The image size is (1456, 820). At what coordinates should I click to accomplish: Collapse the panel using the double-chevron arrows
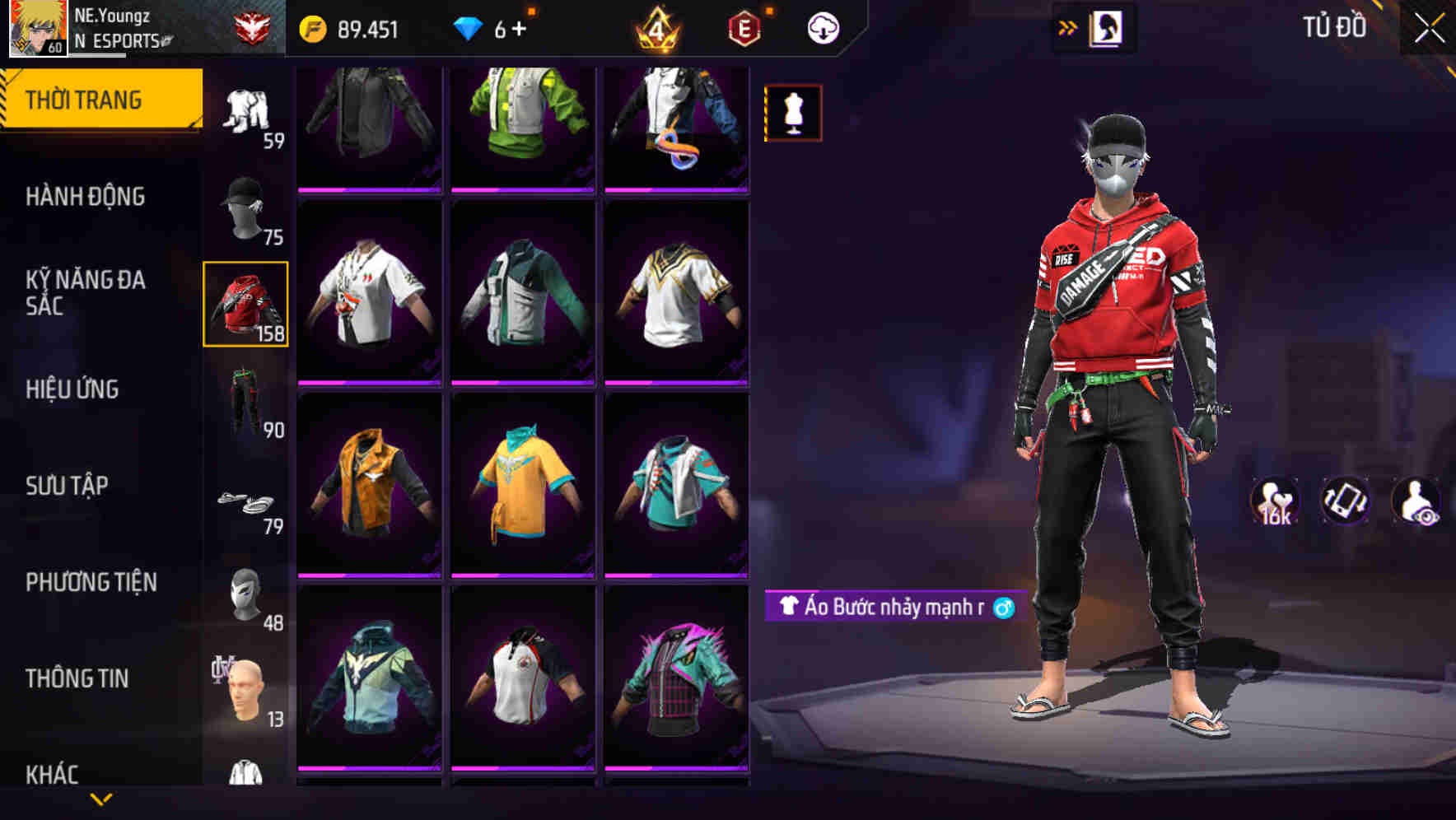(1068, 26)
